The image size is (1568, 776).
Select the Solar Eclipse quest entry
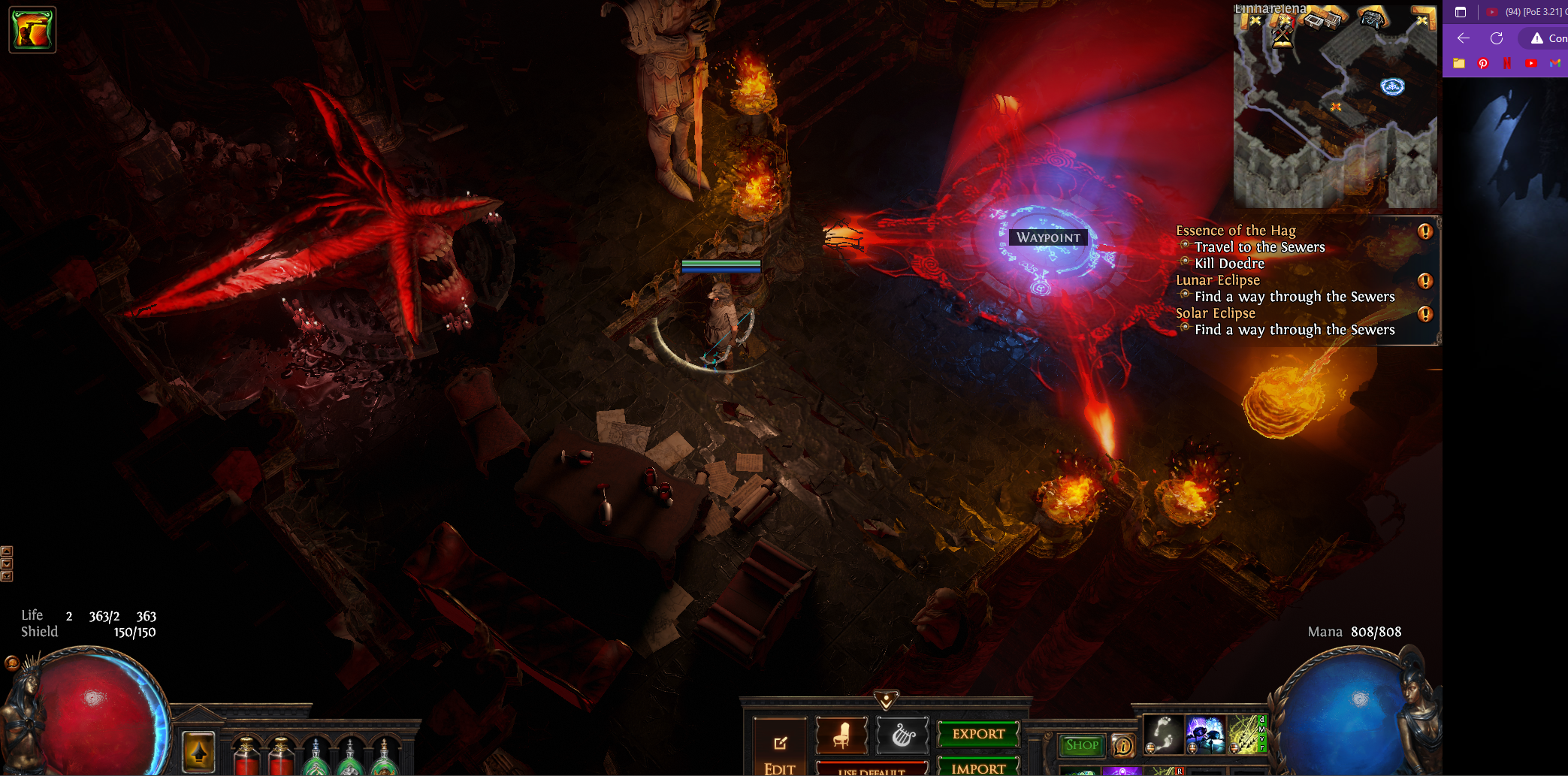[x=1216, y=313]
